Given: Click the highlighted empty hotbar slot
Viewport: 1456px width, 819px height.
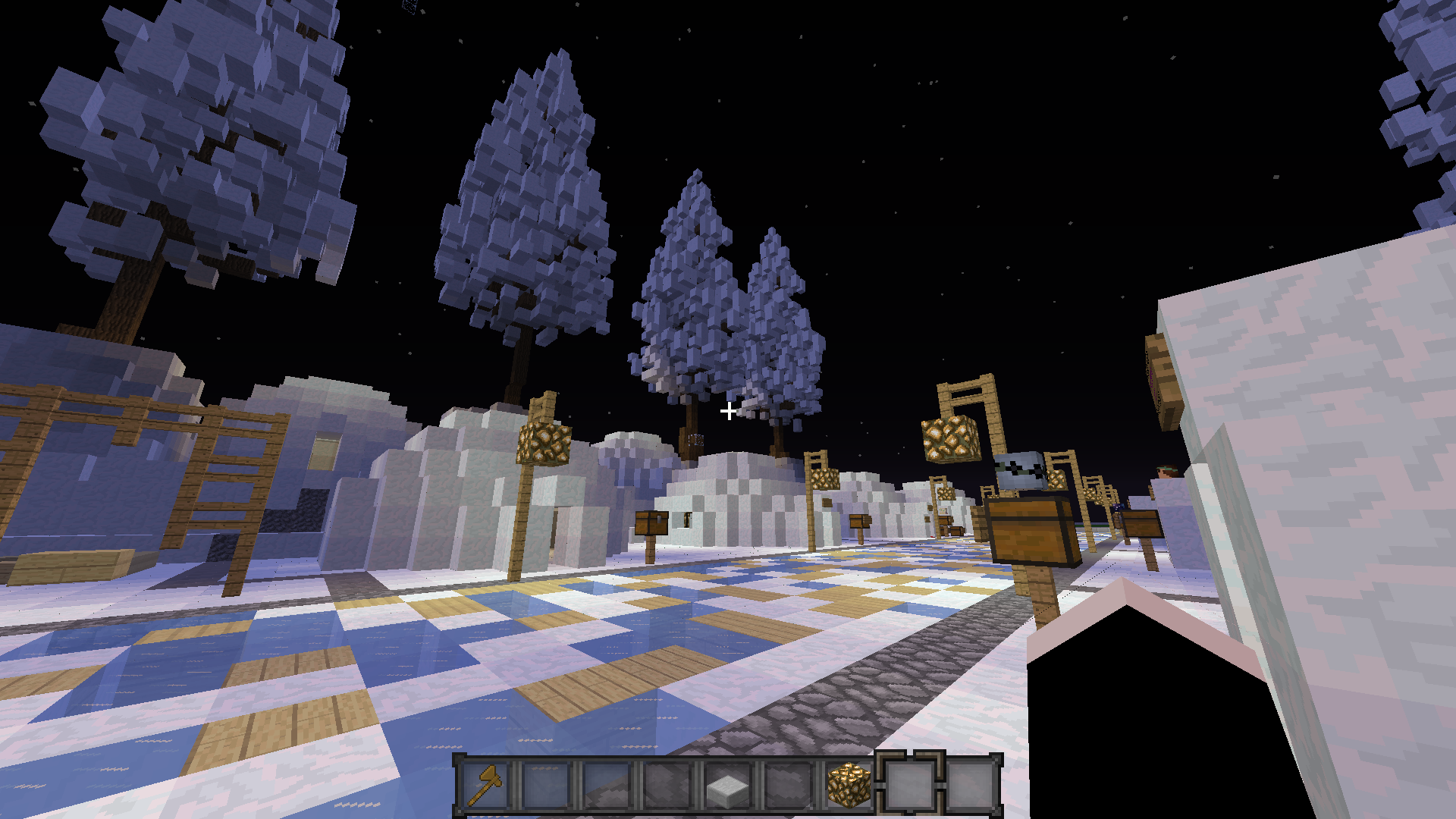Looking at the screenshot, I should pyautogui.click(x=910, y=786).
